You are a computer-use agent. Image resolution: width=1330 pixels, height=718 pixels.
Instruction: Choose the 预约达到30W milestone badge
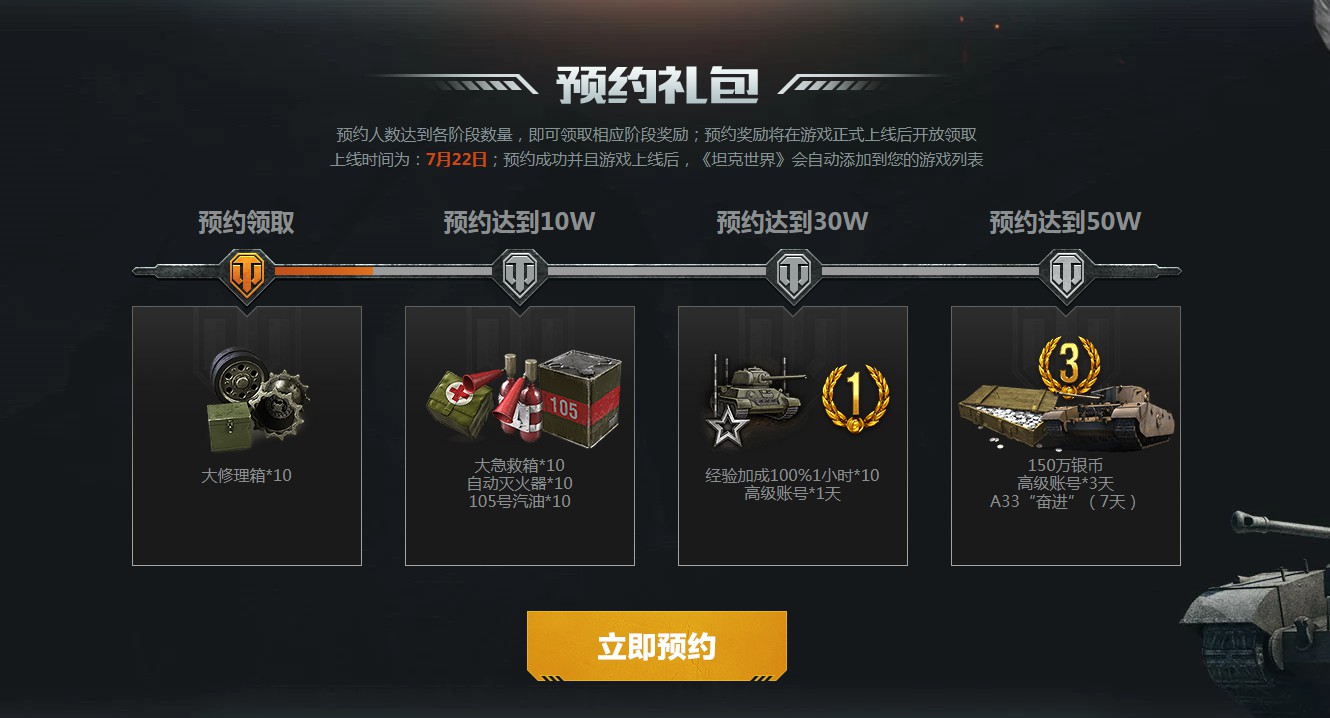793,271
